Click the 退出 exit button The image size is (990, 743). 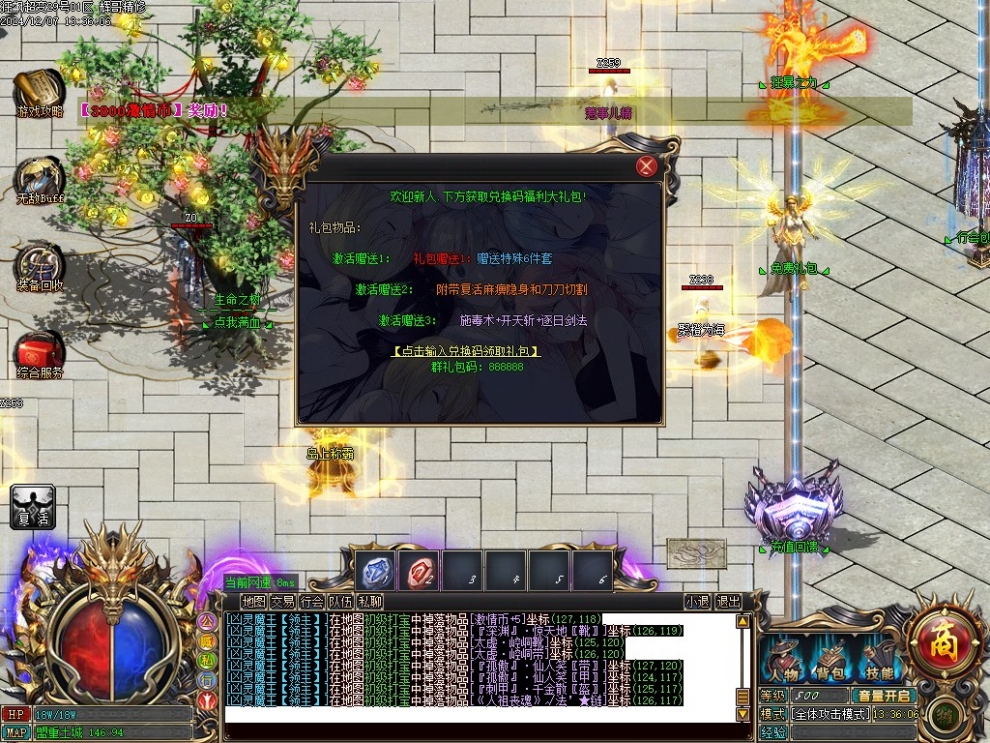coord(729,602)
